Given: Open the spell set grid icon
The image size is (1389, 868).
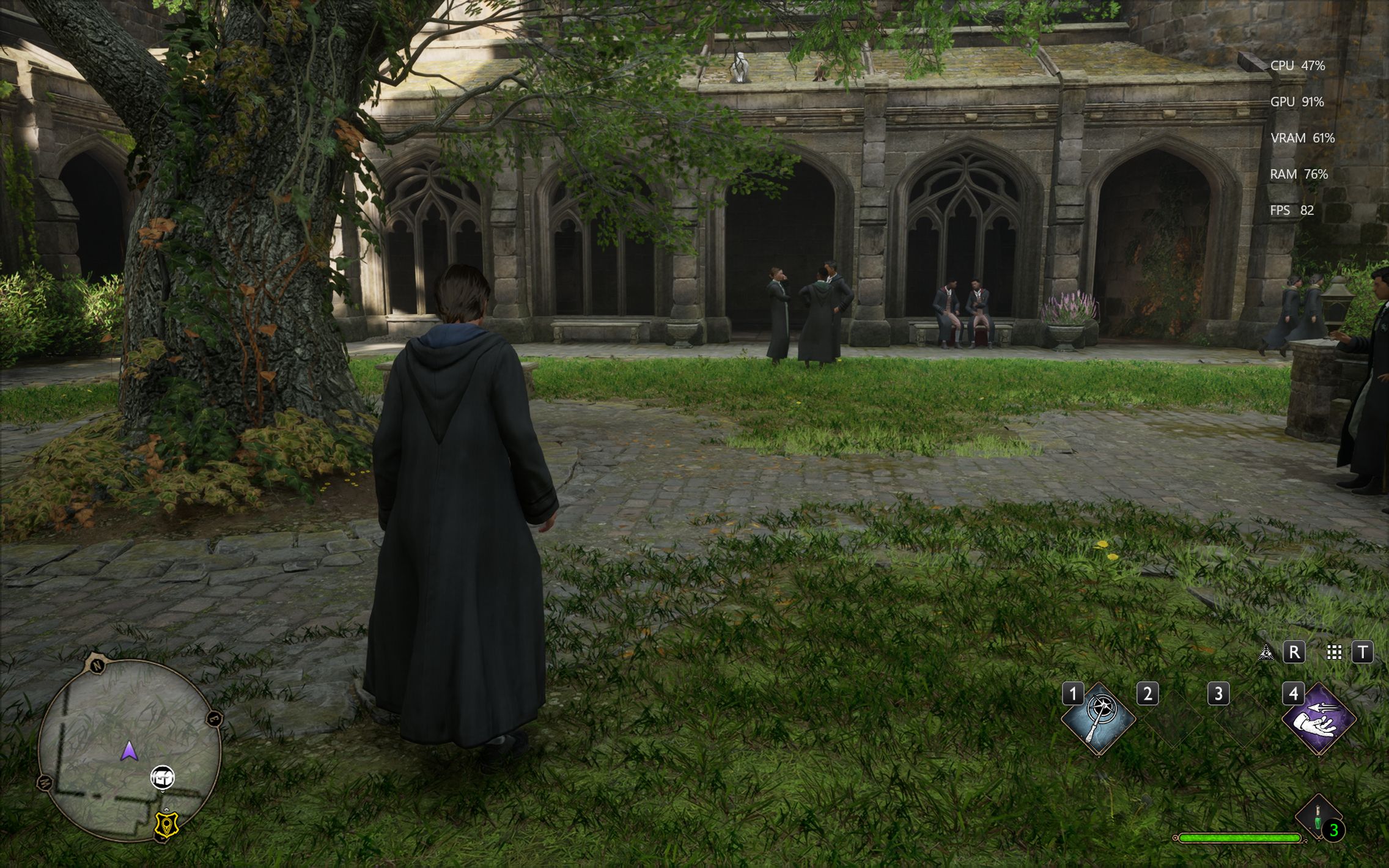Looking at the screenshot, I should tap(1334, 653).
